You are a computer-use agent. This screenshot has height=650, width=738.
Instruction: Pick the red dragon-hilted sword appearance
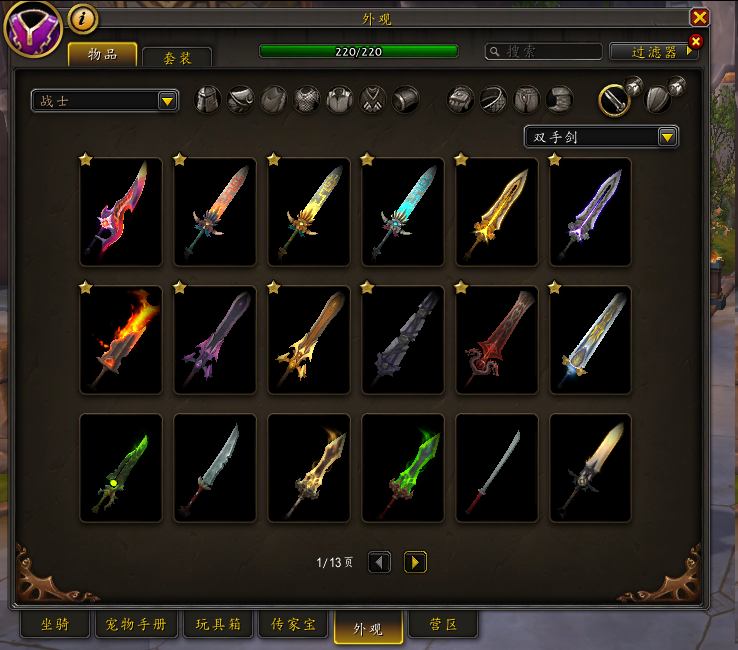(x=497, y=340)
